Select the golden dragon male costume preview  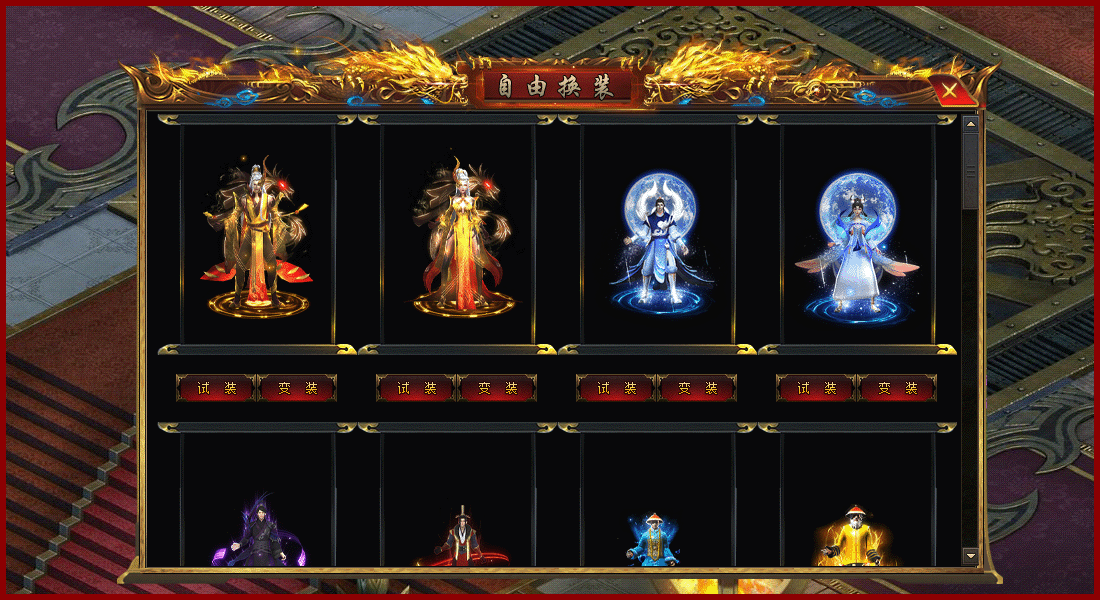click(x=258, y=235)
